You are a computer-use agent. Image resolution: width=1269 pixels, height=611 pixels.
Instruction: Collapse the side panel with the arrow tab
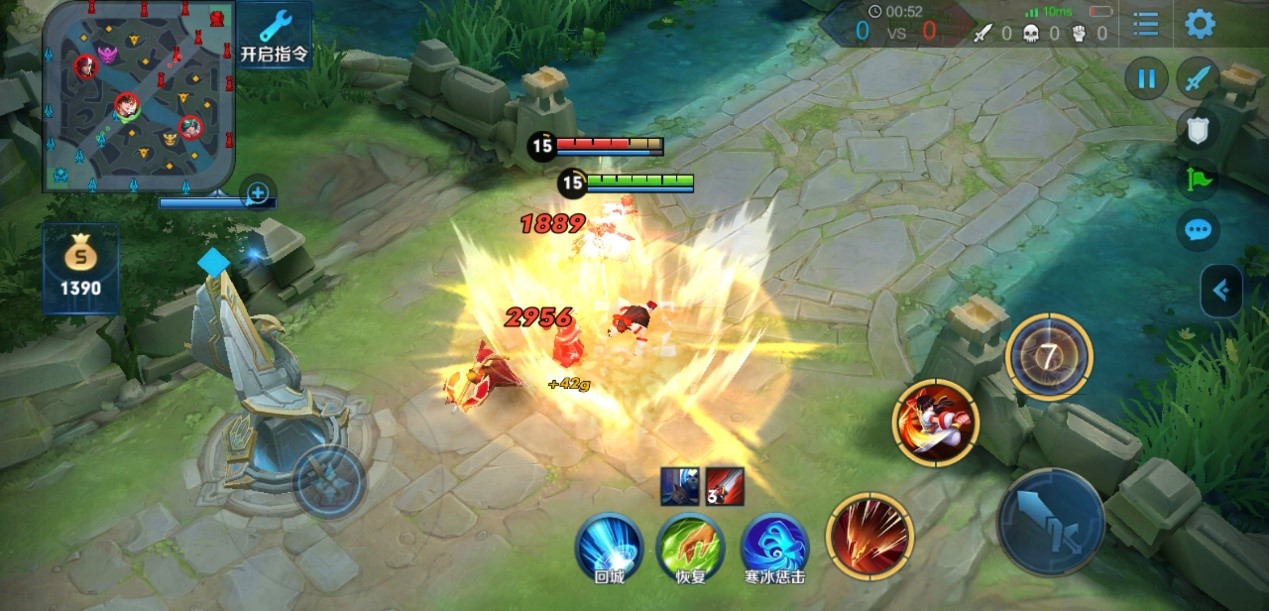click(1222, 291)
